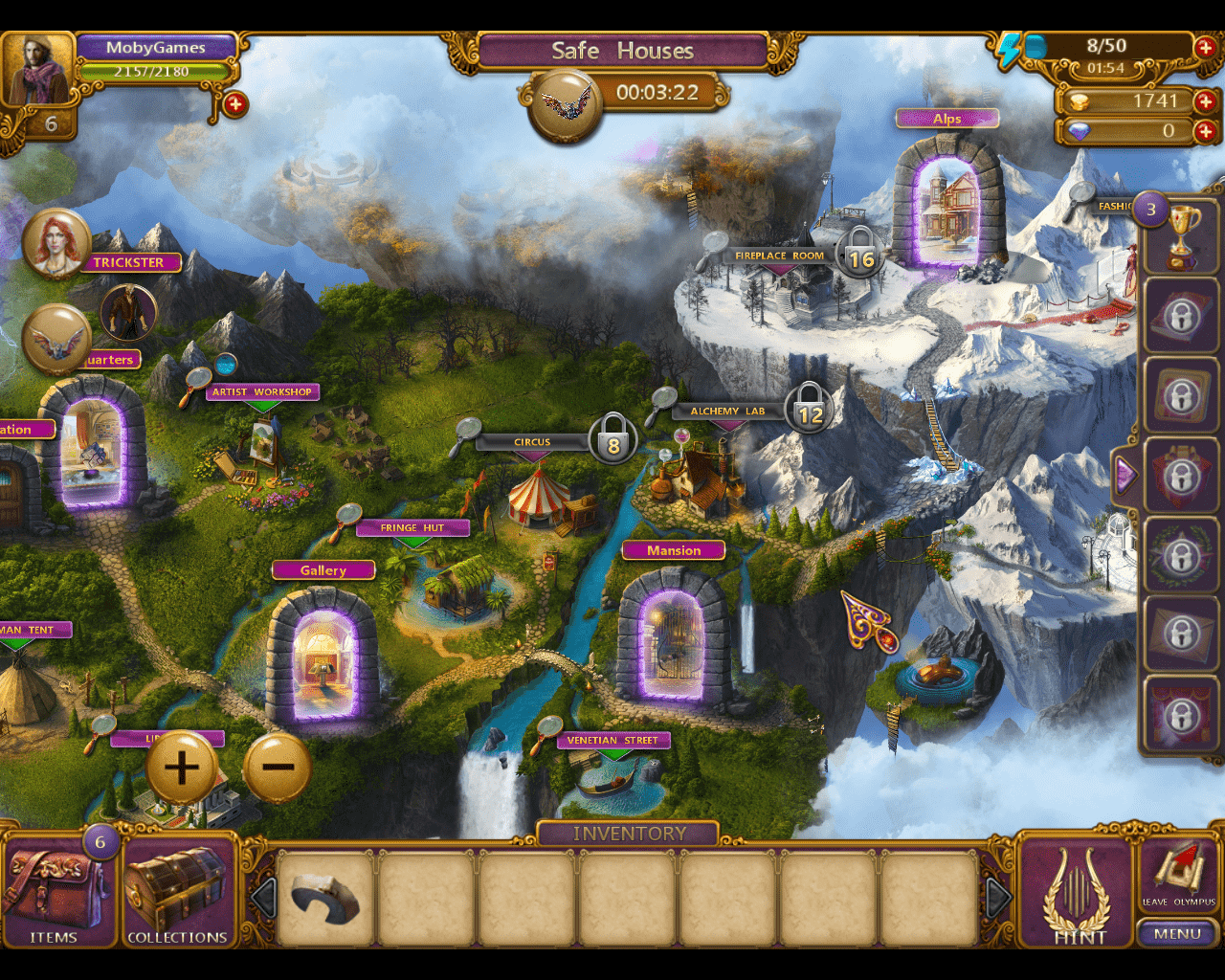The image size is (1225, 980).
Task: Add more energy with plus button
Action: tap(1205, 46)
